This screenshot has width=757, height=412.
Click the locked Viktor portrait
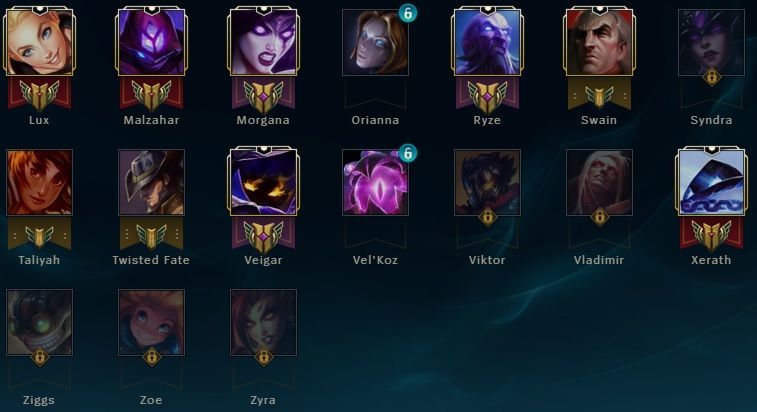tap(487, 183)
